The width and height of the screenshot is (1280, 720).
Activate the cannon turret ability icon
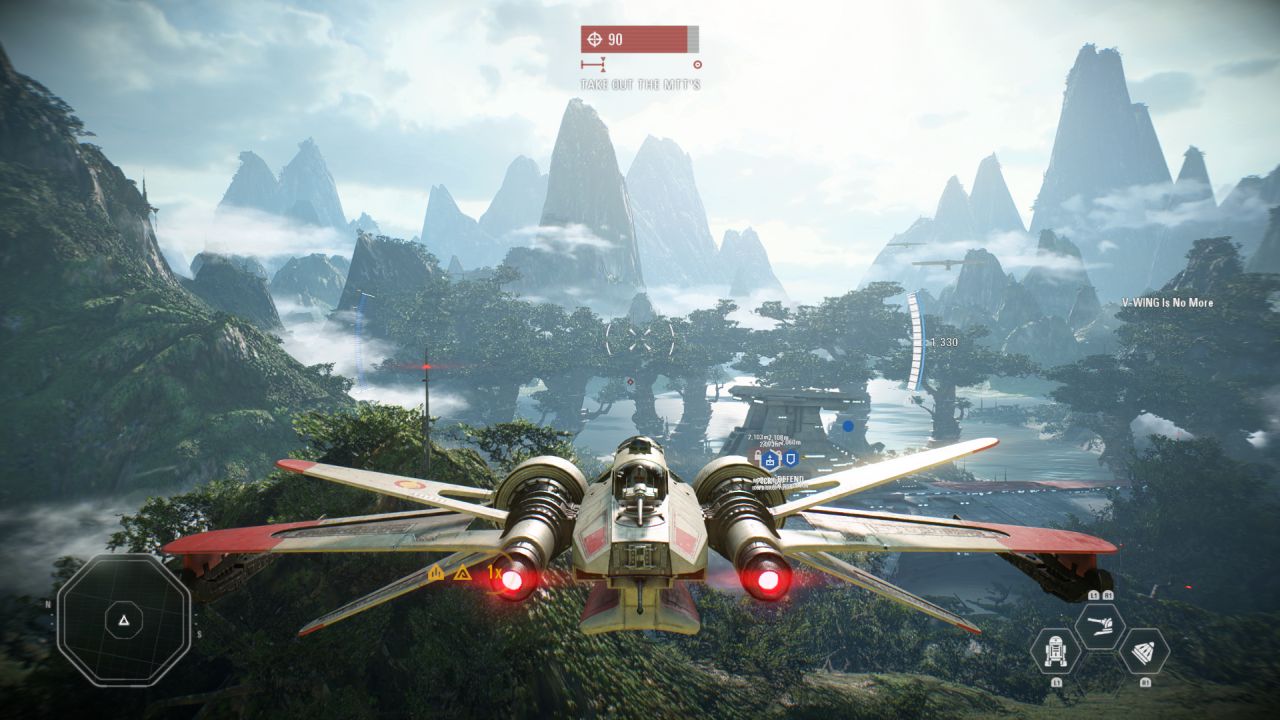click(x=1099, y=627)
